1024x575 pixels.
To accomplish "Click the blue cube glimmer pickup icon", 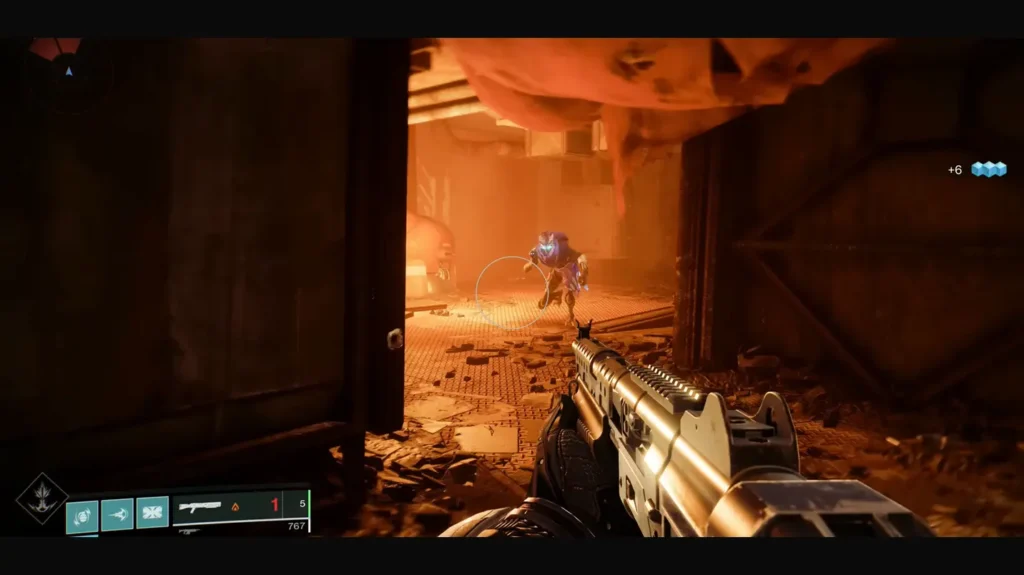I will click(x=989, y=169).
